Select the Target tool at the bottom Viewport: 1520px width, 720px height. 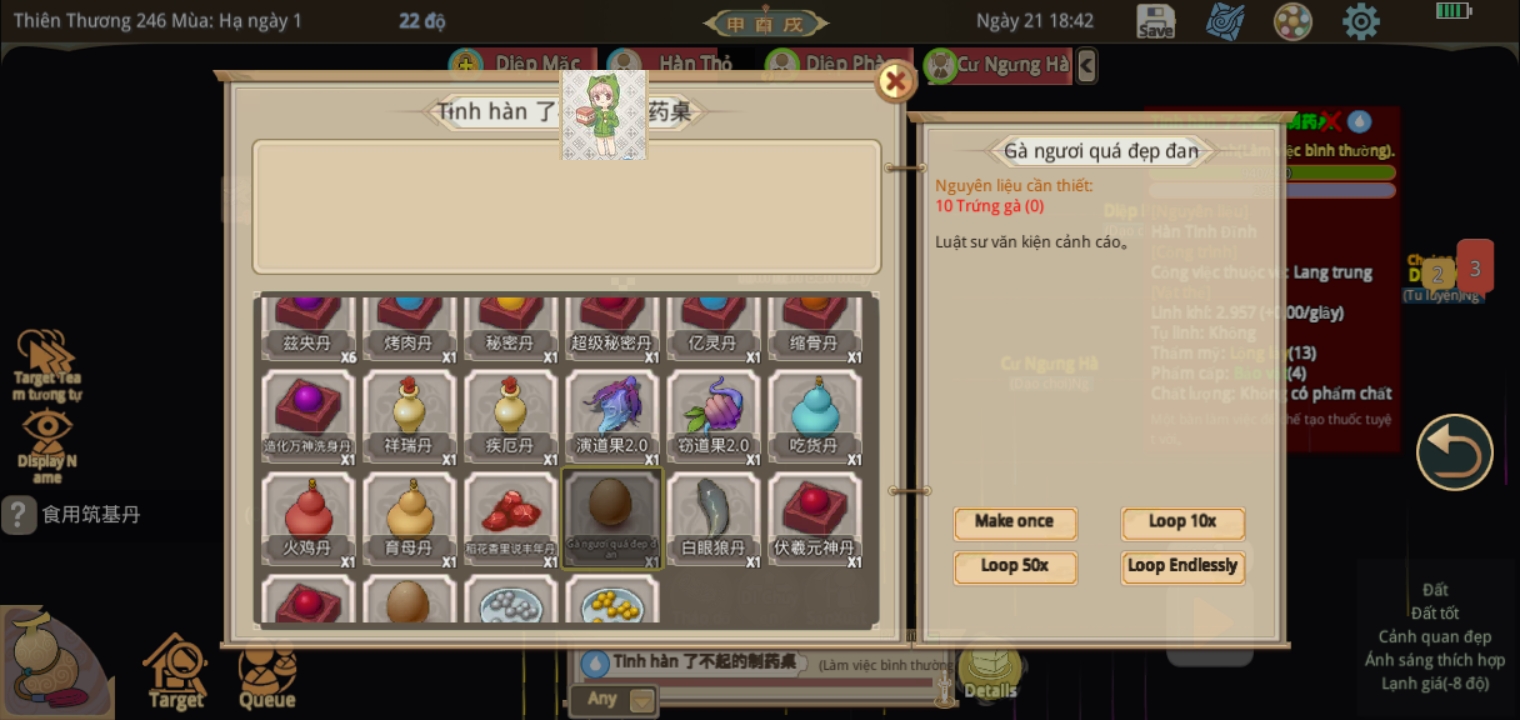coord(176,672)
